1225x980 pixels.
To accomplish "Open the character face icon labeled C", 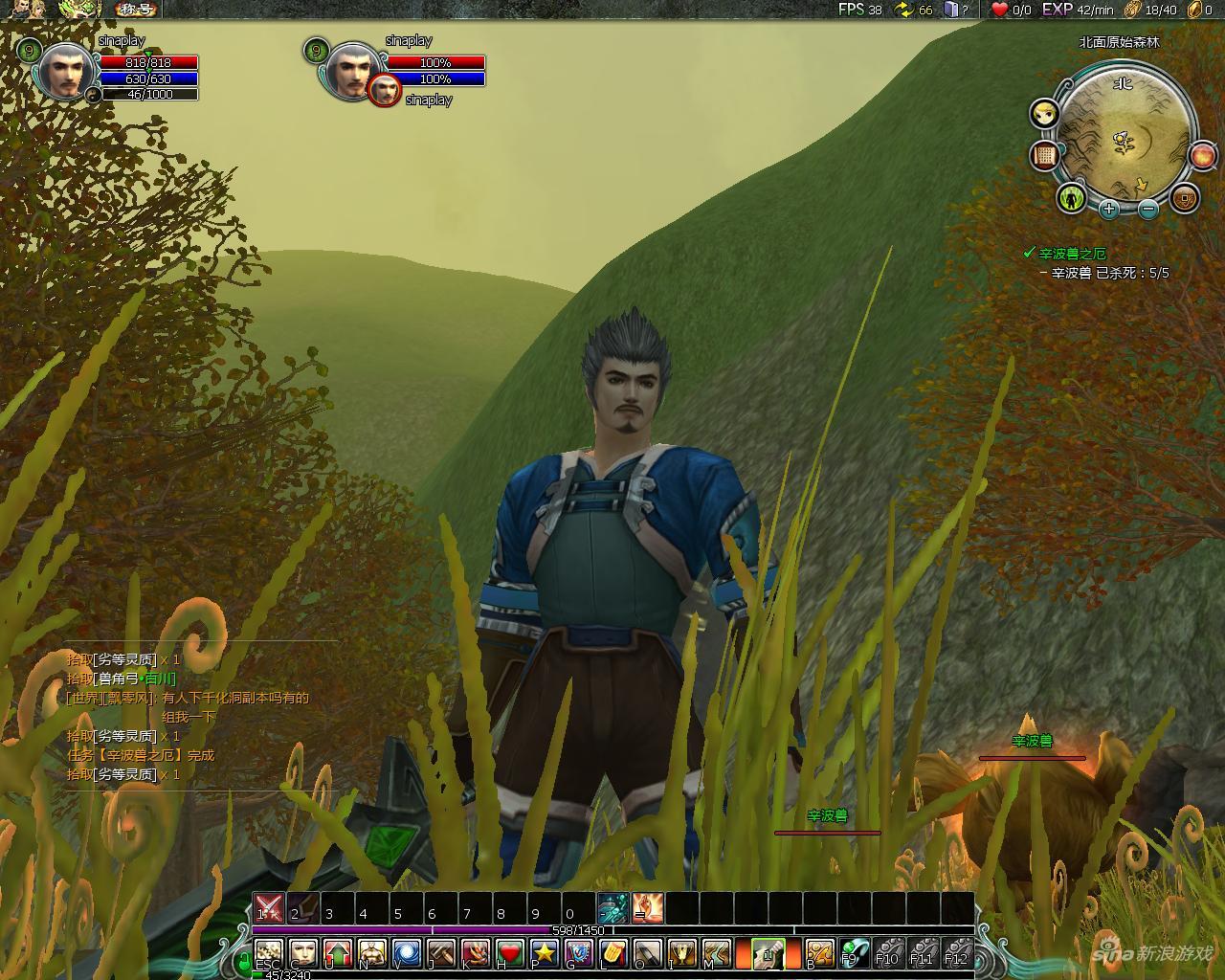I will (x=303, y=953).
